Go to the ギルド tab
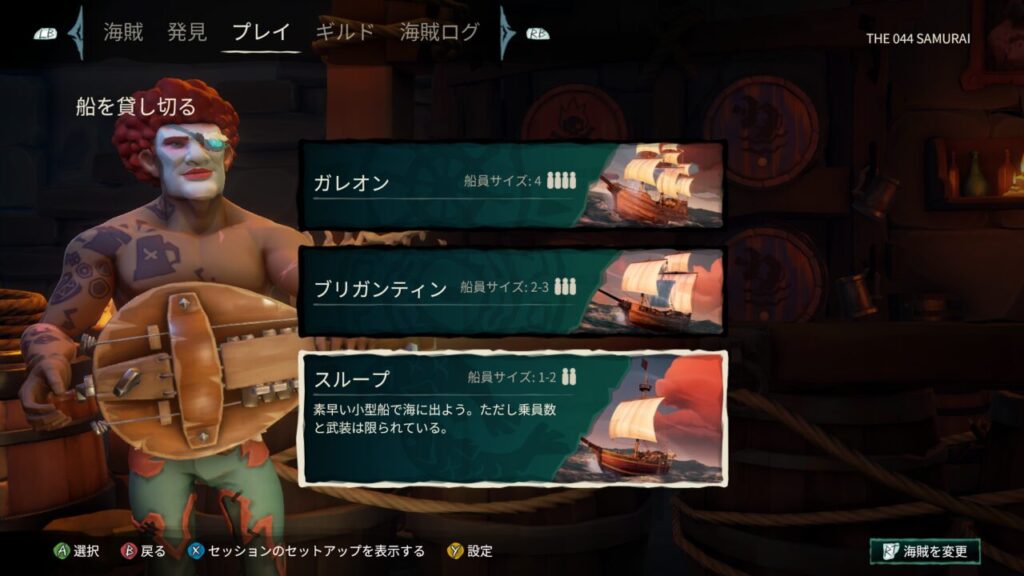This screenshot has height=576, width=1024. tap(344, 32)
